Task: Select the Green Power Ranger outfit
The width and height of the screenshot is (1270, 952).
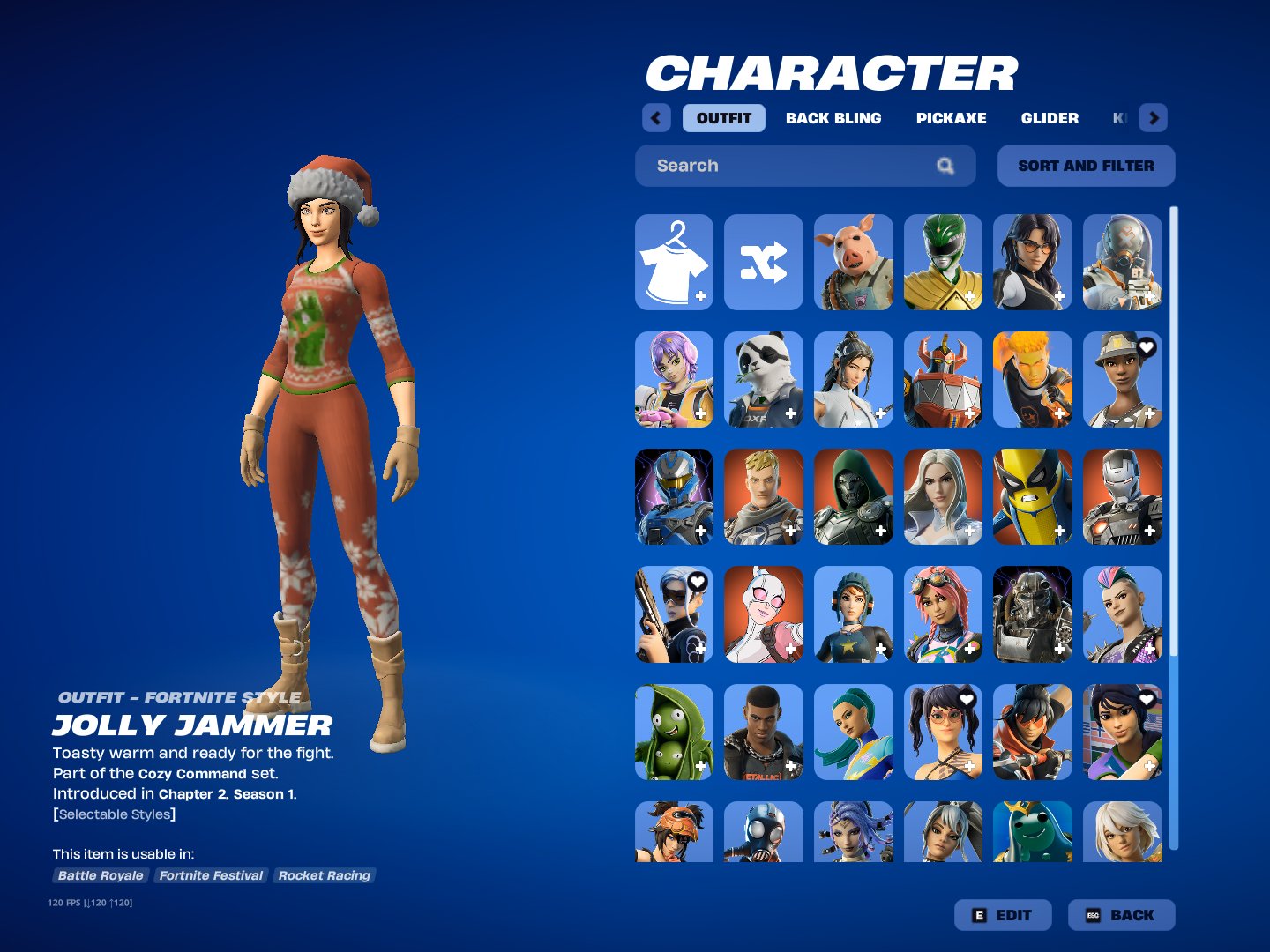Action: pyautogui.click(x=944, y=262)
